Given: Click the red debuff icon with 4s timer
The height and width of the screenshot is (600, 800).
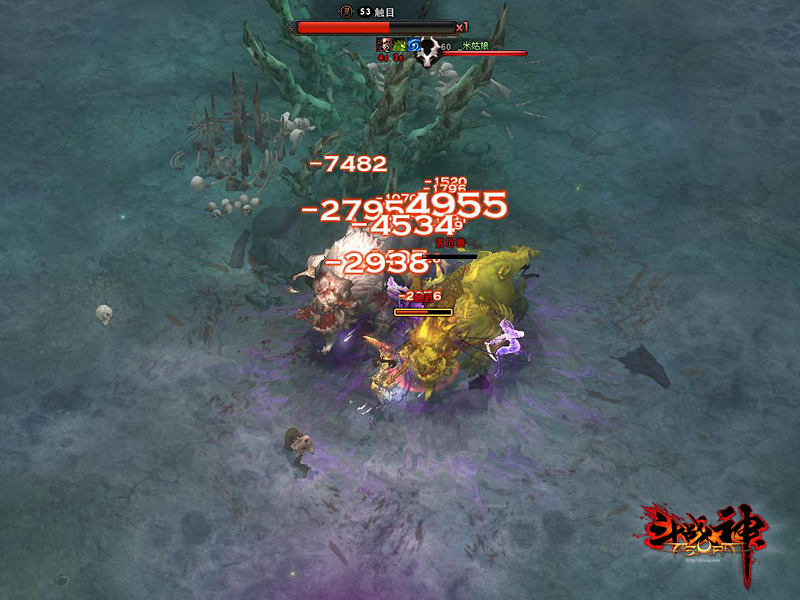Looking at the screenshot, I should click(383, 45).
